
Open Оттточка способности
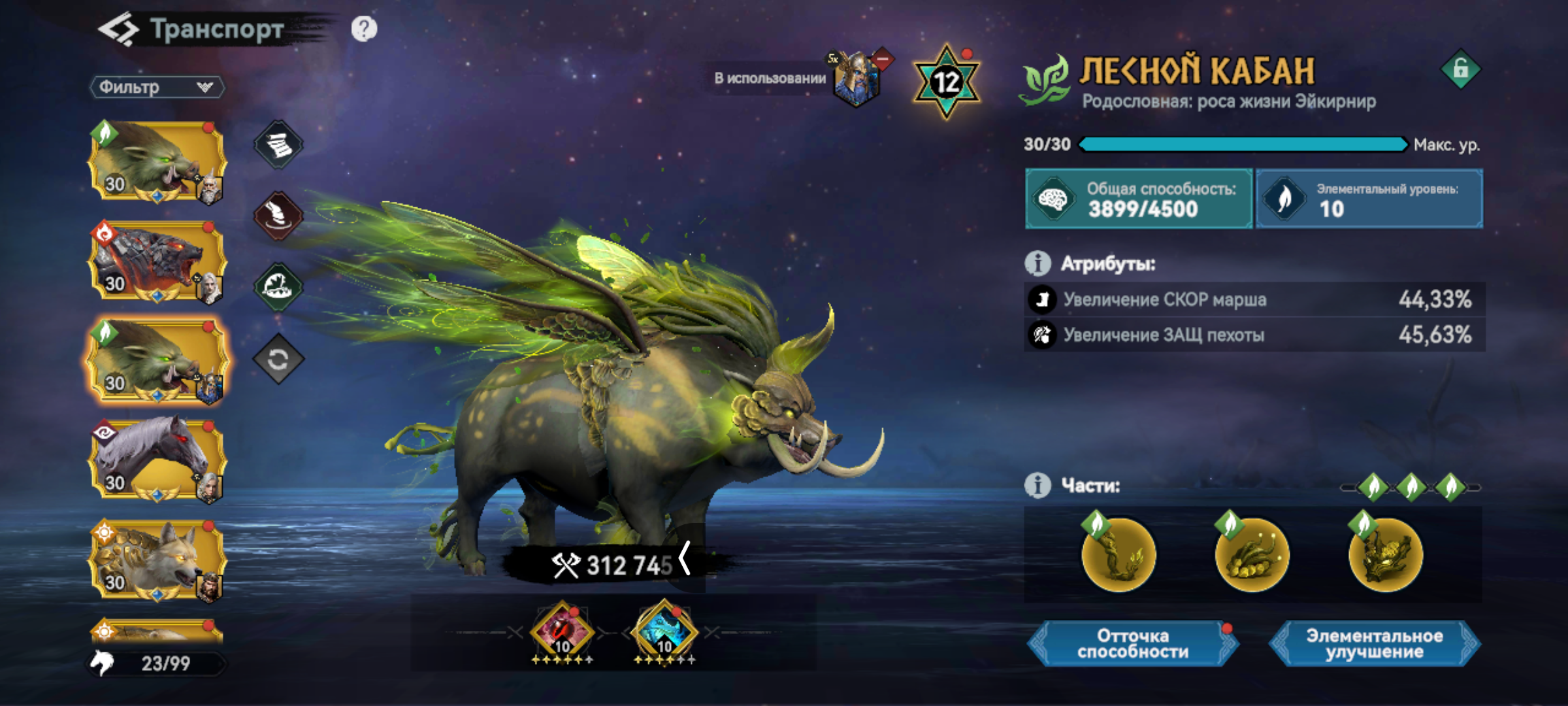(x=1133, y=644)
